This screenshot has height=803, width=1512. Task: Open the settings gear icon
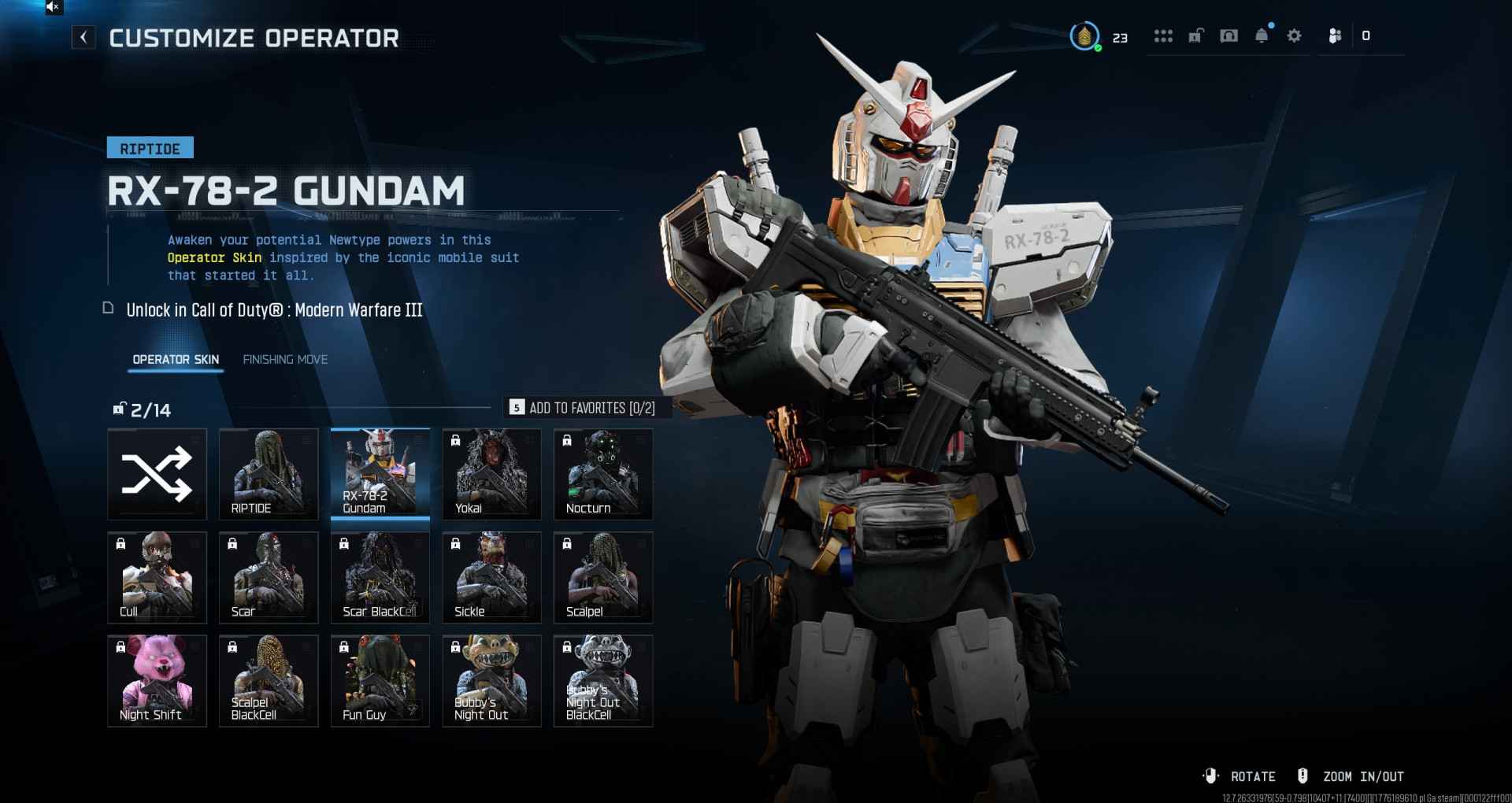(x=1294, y=35)
